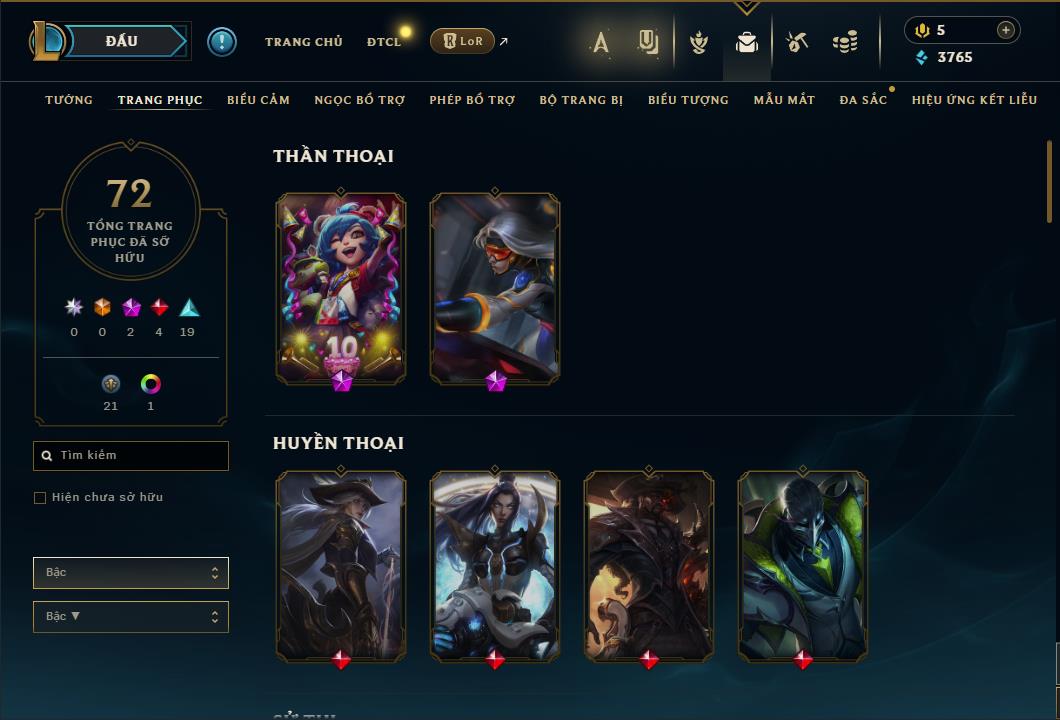Select the PHÉP BỔ TRỢ tab

(x=472, y=100)
